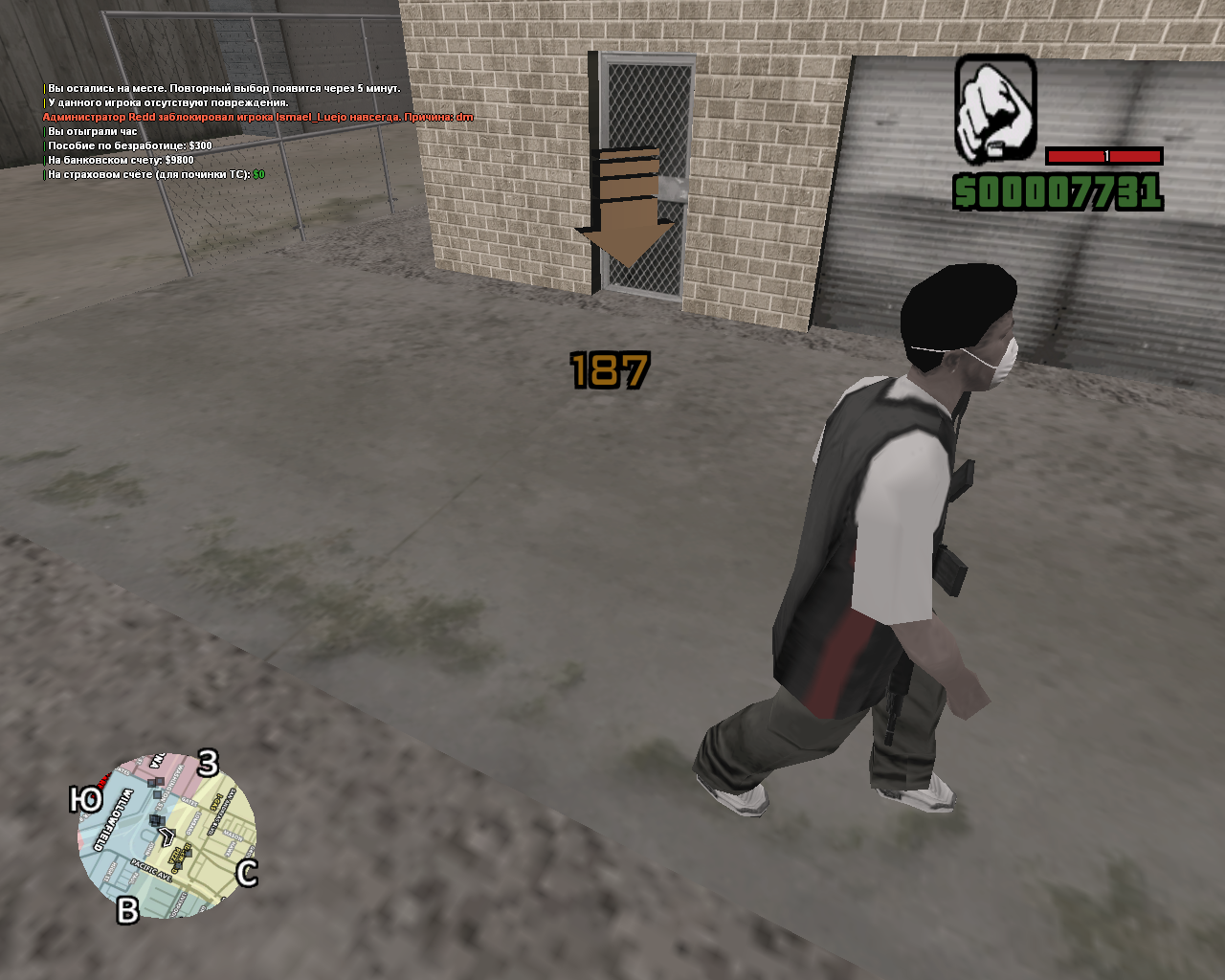Viewport: 1225px width, 980px height.
Task: Click the fist weapon icon
Action: (995, 108)
